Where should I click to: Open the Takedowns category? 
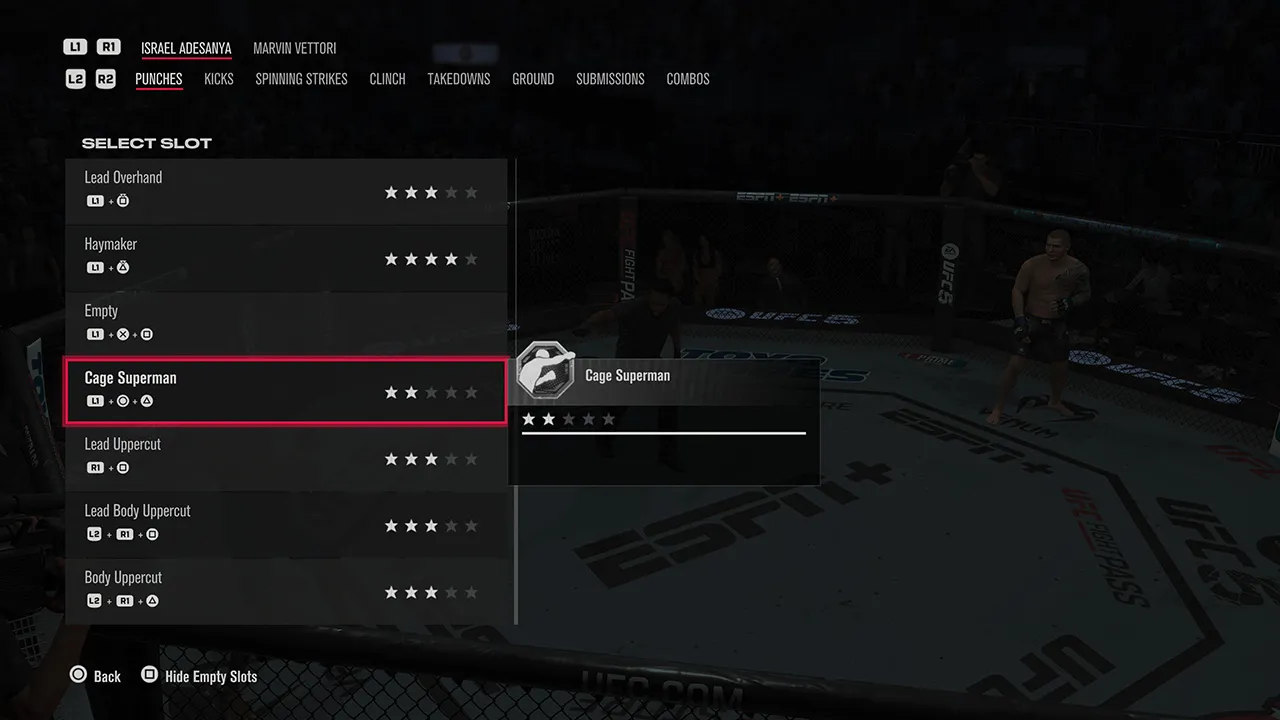coord(458,78)
